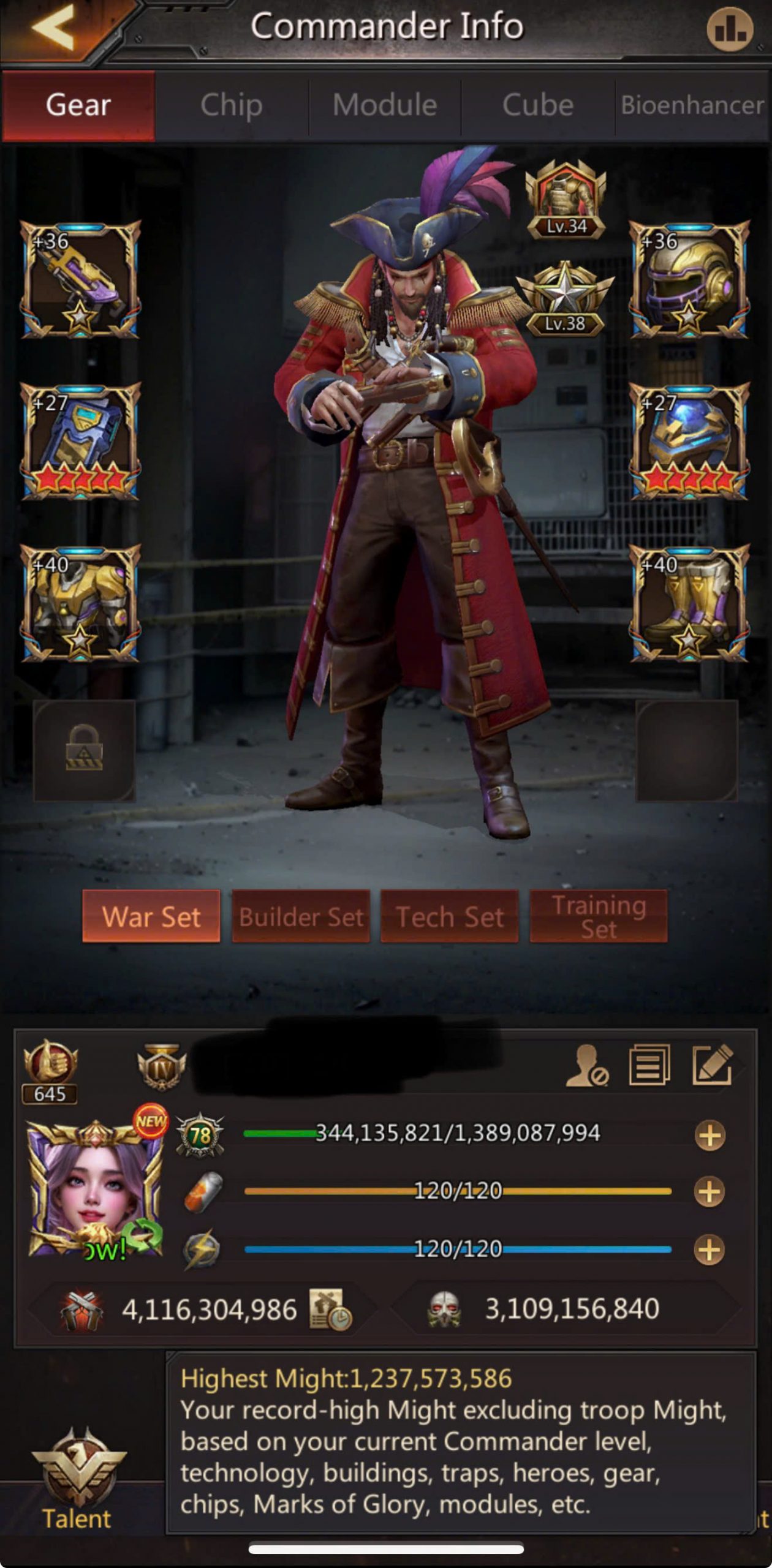Activate the Builder Set loadout
772x1568 pixels.
301,917
